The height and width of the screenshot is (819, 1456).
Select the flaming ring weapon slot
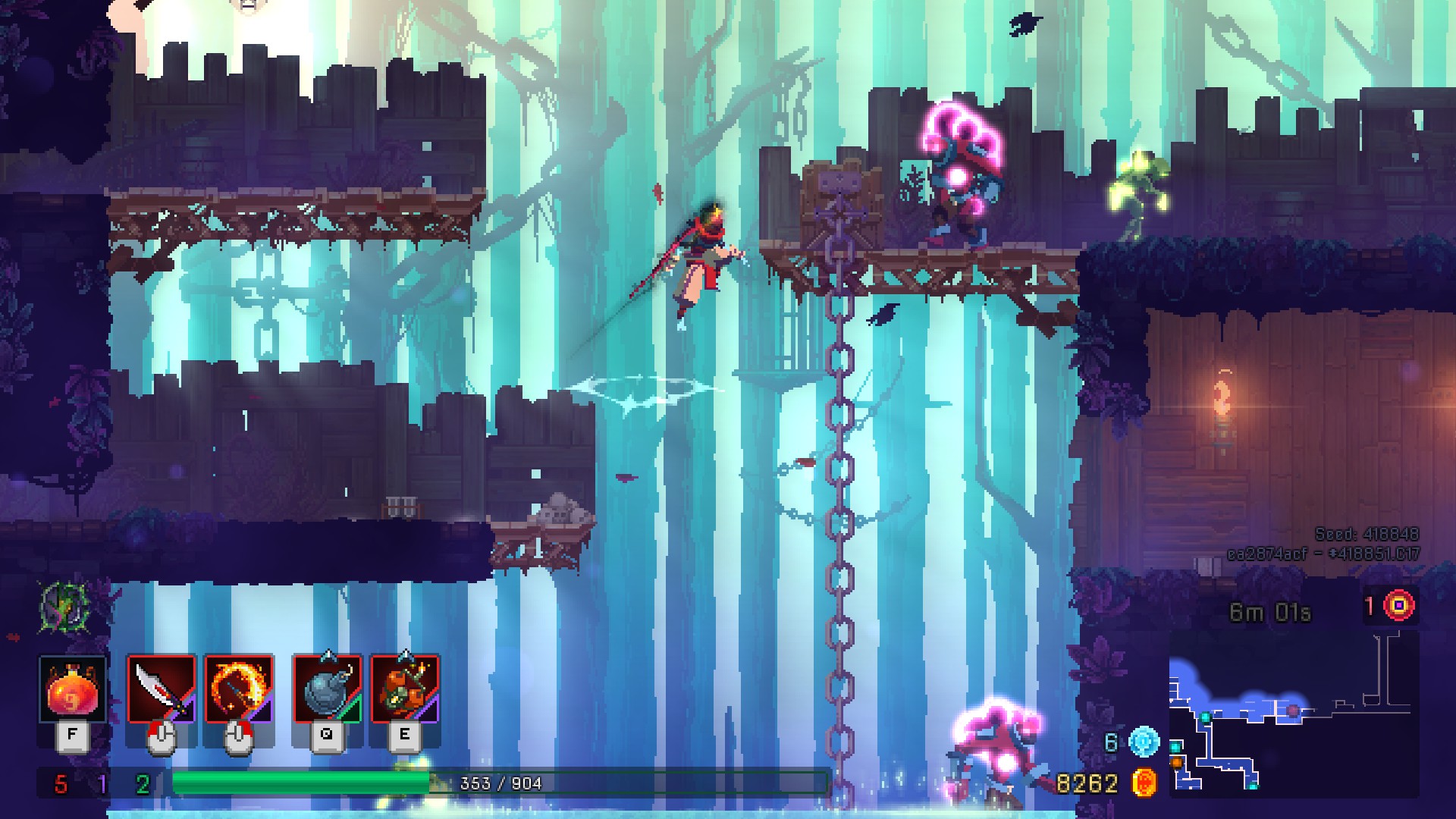(x=238, y=689)
